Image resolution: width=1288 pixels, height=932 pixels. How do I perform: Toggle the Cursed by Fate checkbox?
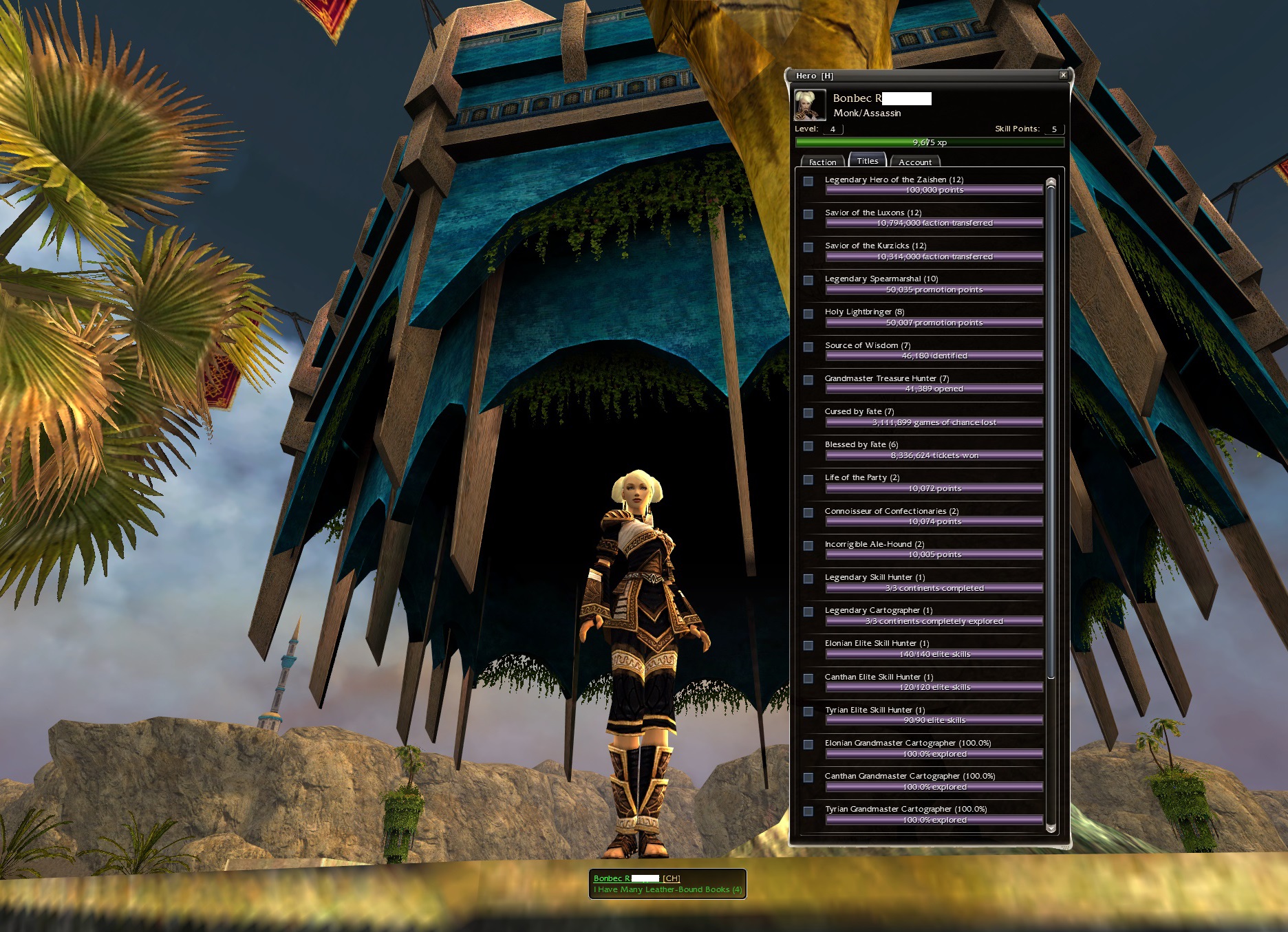tap(808, 413)
